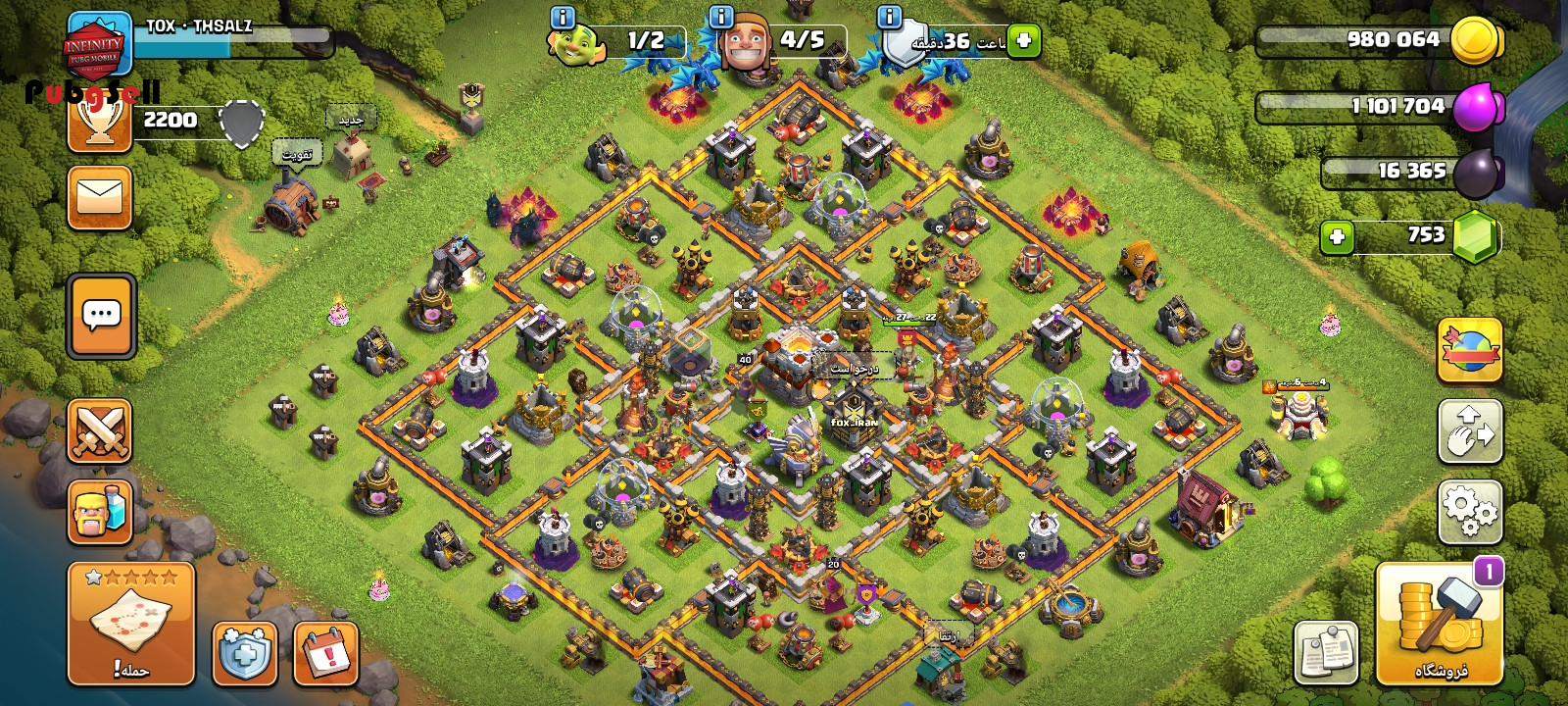Show info above the builder face
1568x706 pixels.
(x=720, y=17)
